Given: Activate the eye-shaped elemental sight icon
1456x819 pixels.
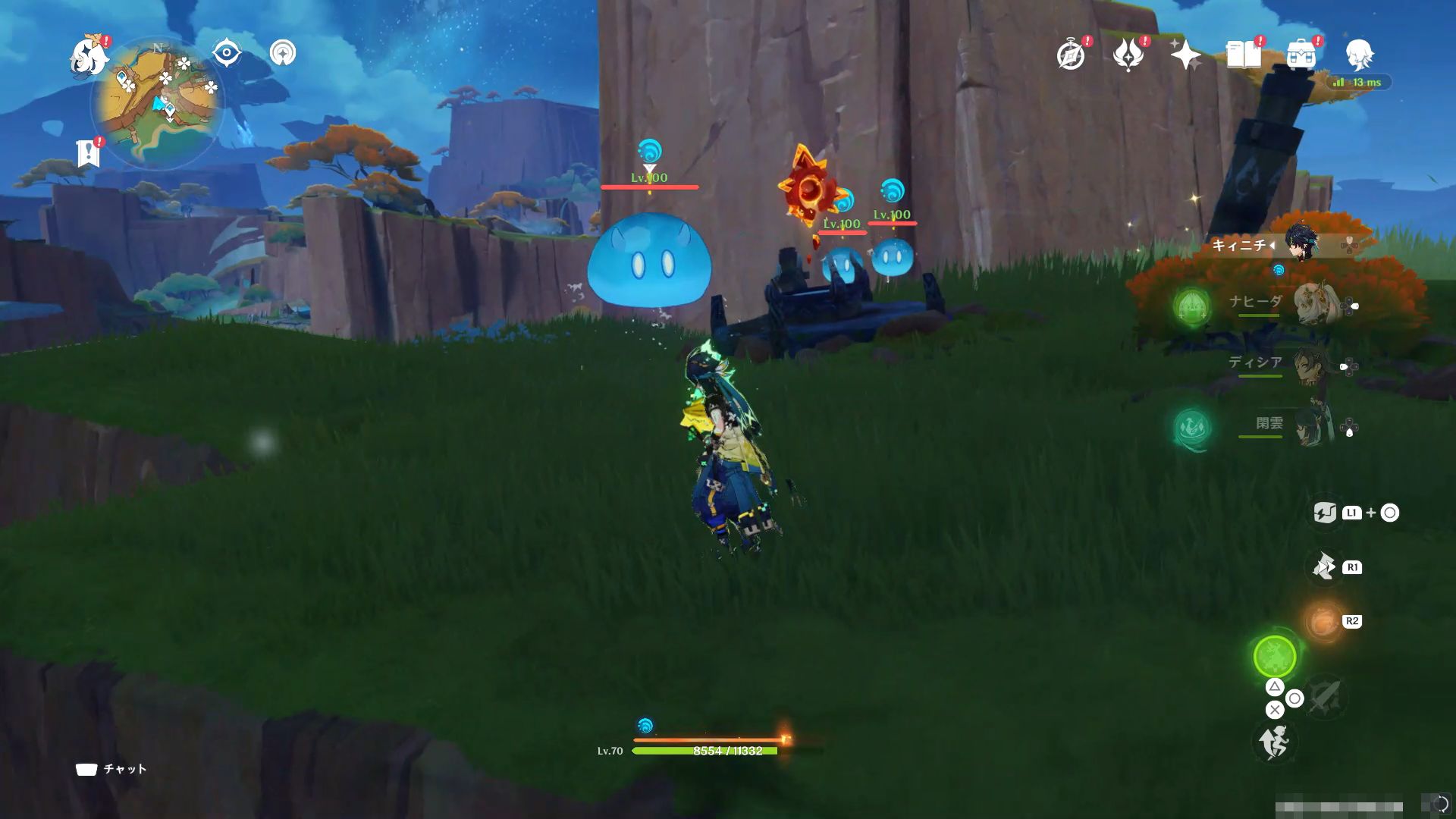Looking at the screenshot, I should [x=226, y=53].
